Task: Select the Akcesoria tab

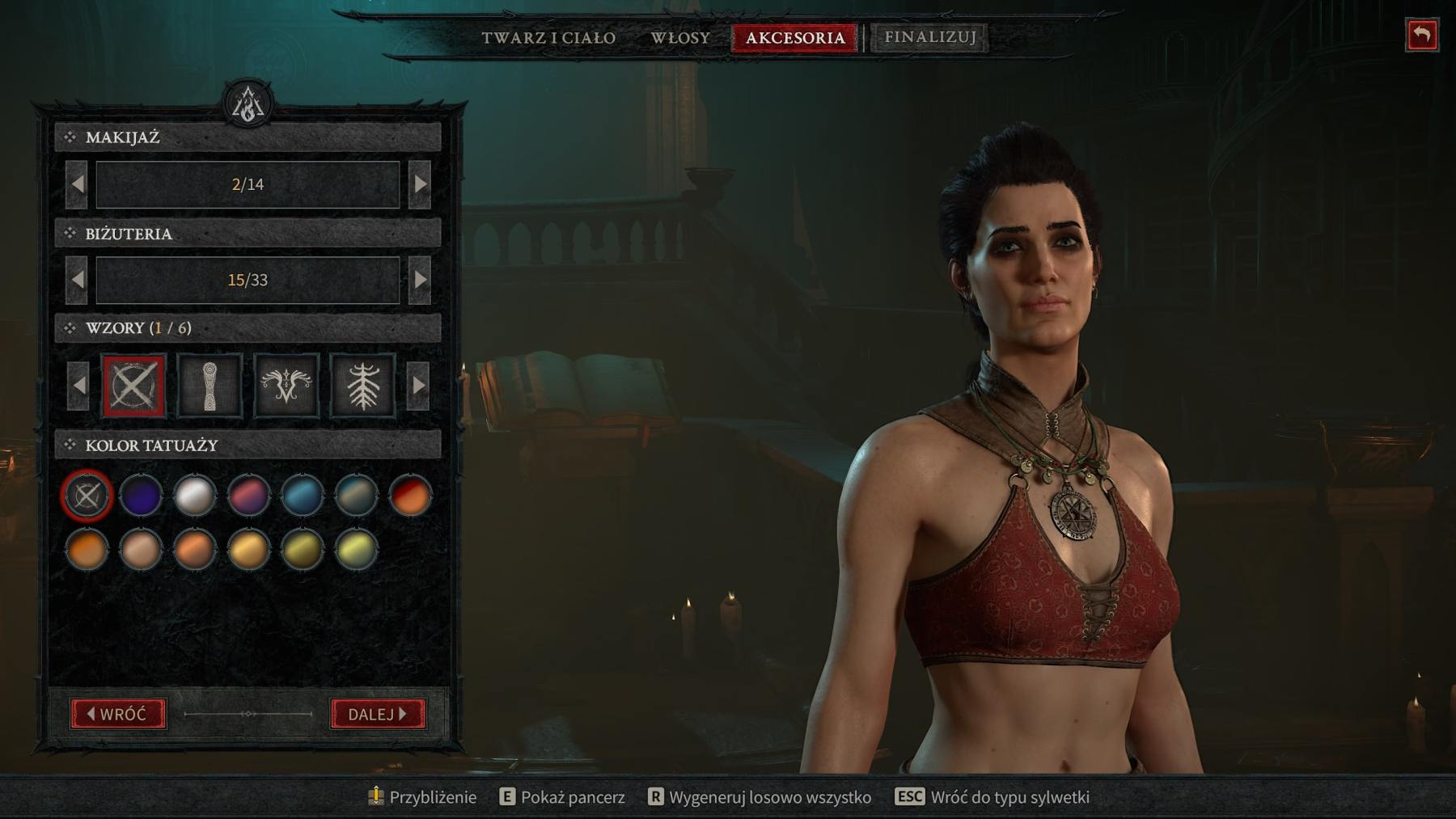Action: (x=794, y=38)
